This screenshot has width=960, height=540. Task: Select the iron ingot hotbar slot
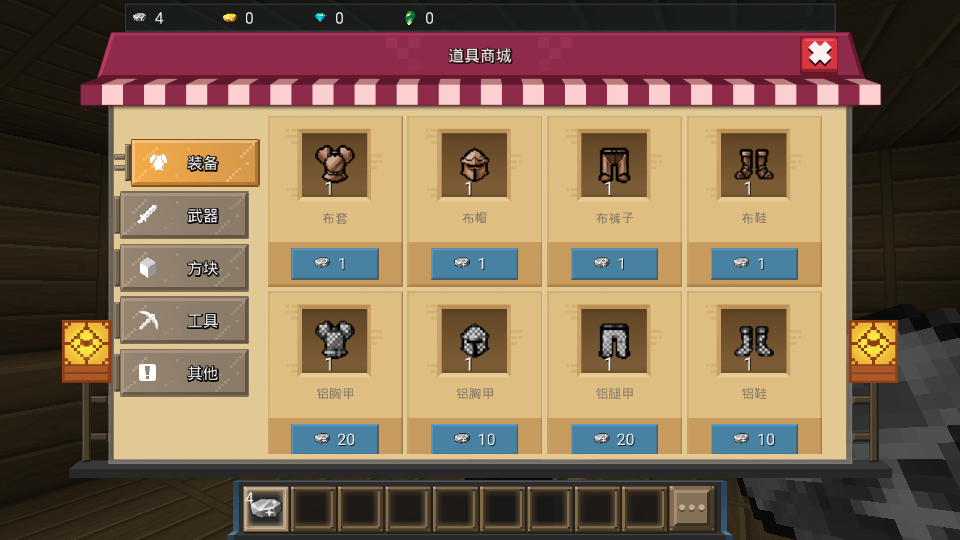tap(266, 509)
